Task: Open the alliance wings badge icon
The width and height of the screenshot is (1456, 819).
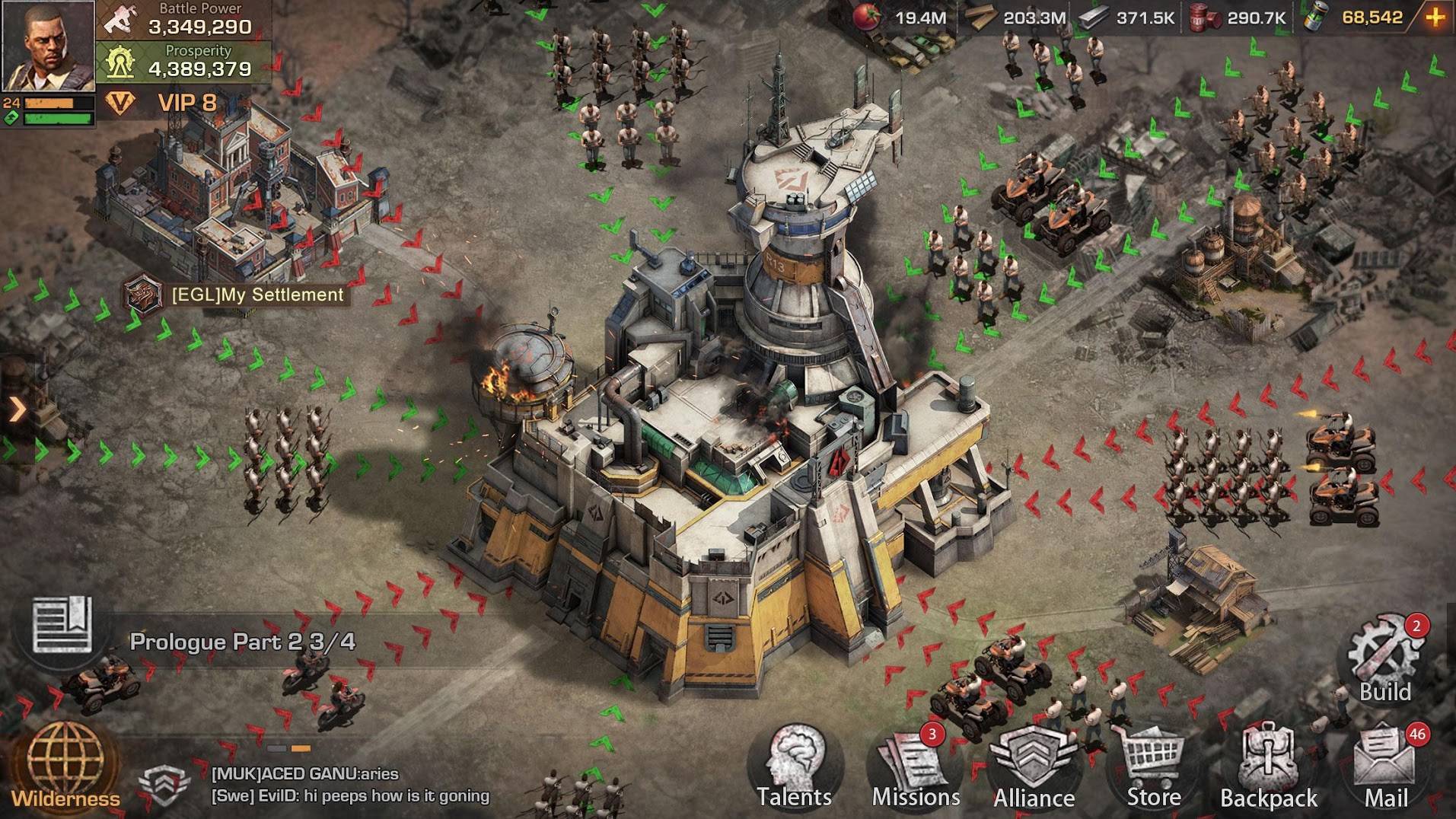Action: [164, 785]
